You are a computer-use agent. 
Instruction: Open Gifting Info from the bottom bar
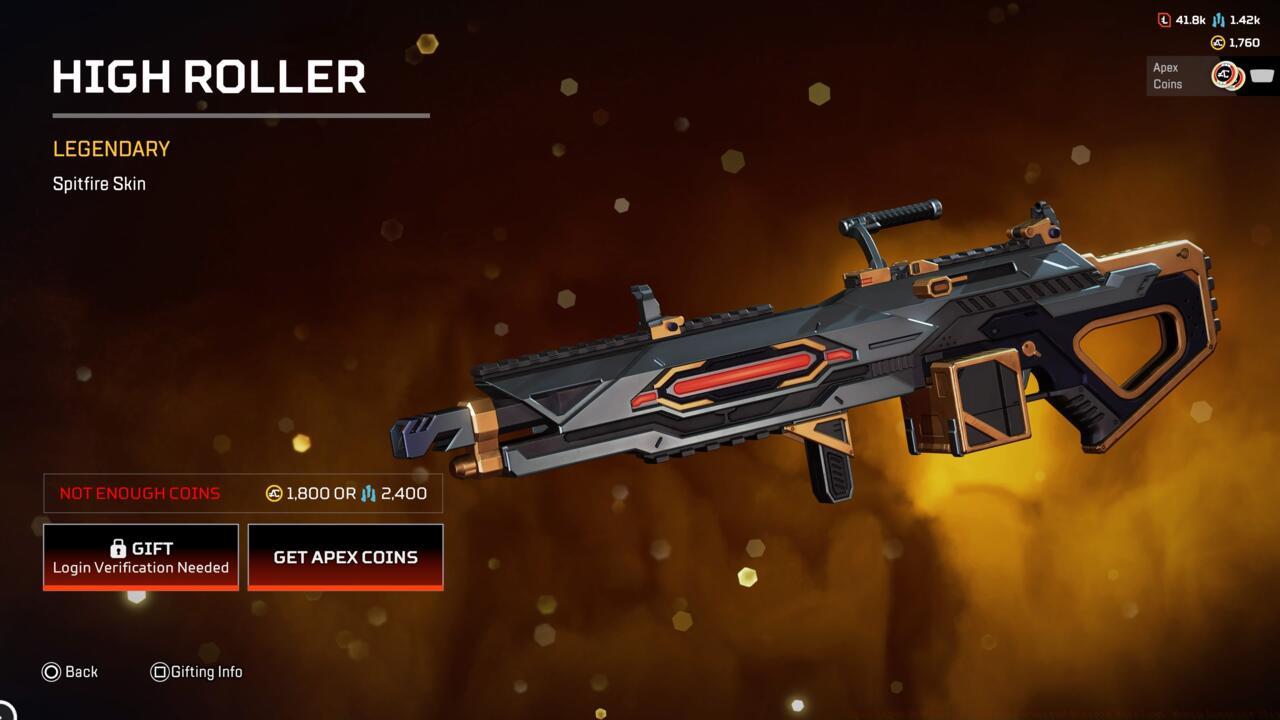(197, 671)
